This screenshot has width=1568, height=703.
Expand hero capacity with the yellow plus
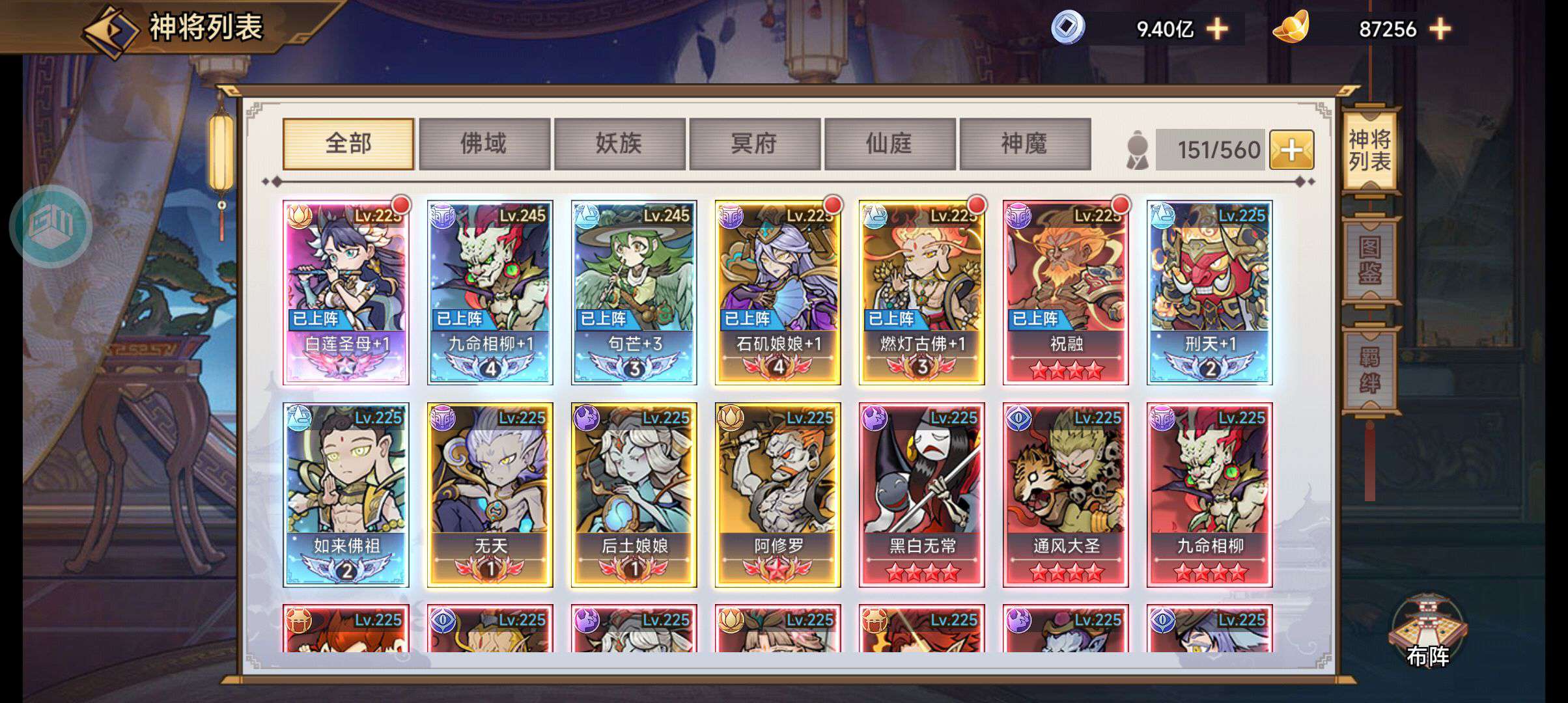1291,150
